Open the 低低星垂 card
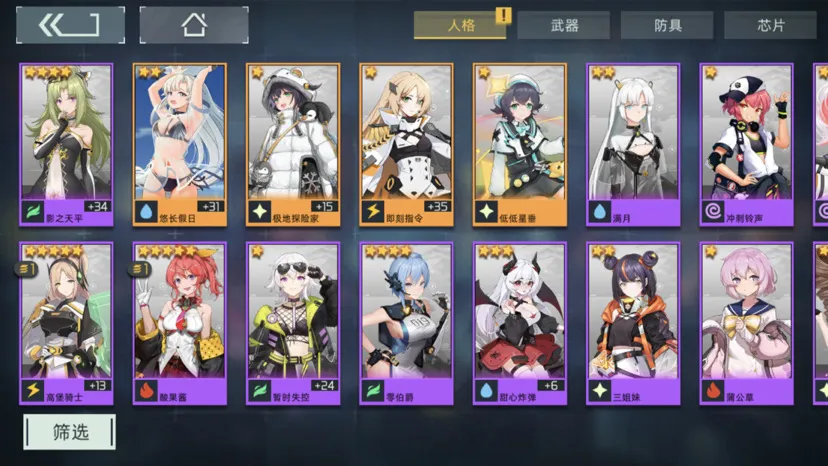The height and width of the screenshot is (466, 828). [x=520, y=145]
